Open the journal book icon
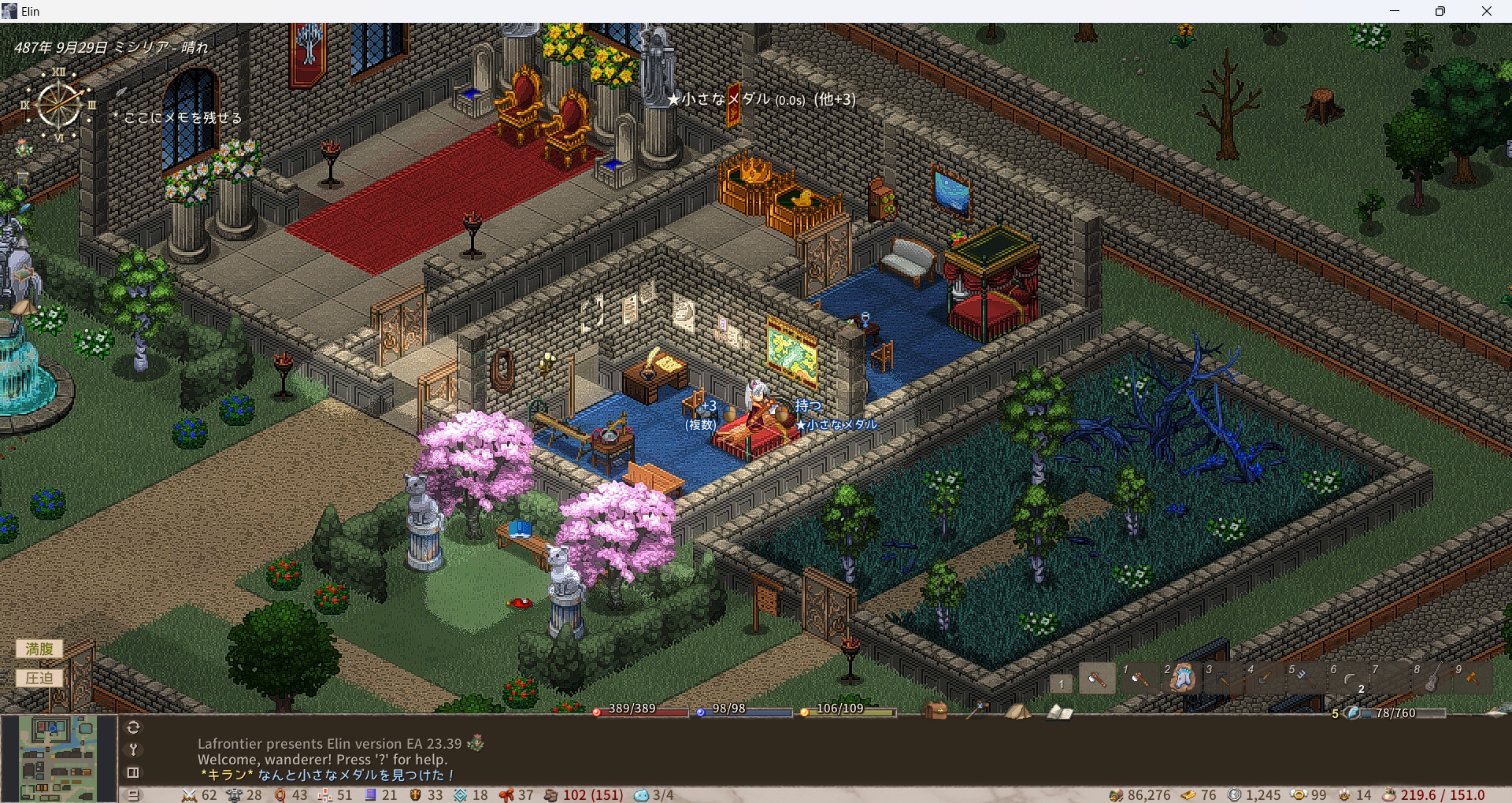This screenshot has width=1512, height=803. [x=1059, y=712]
